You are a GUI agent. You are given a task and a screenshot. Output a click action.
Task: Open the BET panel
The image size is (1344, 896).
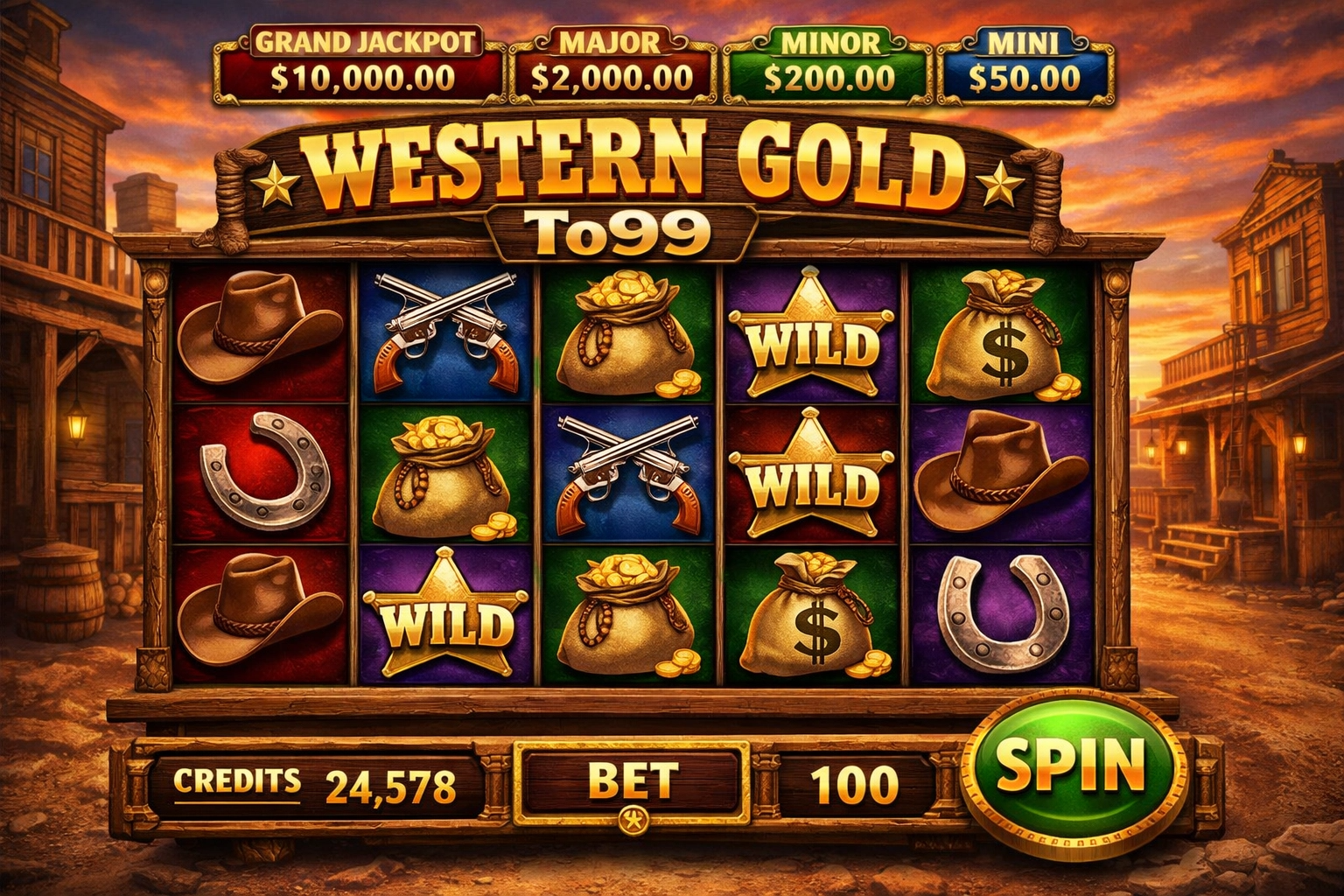[x=631, y=781]
